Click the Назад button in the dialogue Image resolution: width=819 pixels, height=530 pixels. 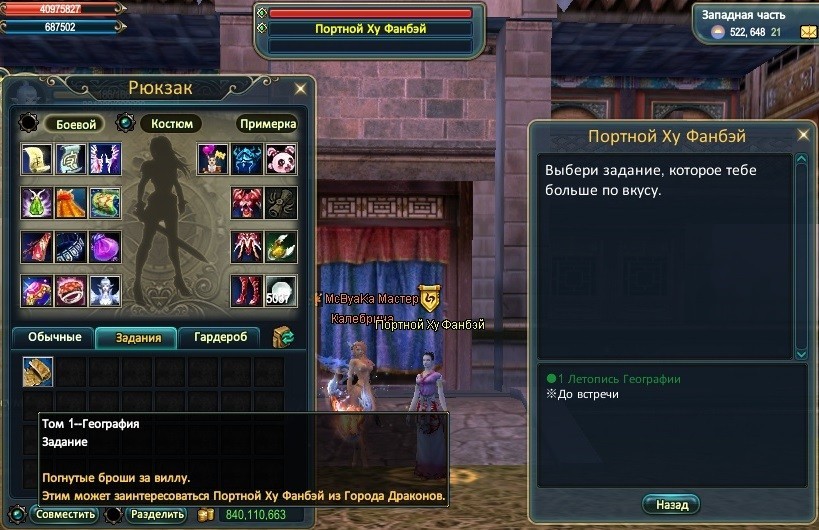click(671, 504)
